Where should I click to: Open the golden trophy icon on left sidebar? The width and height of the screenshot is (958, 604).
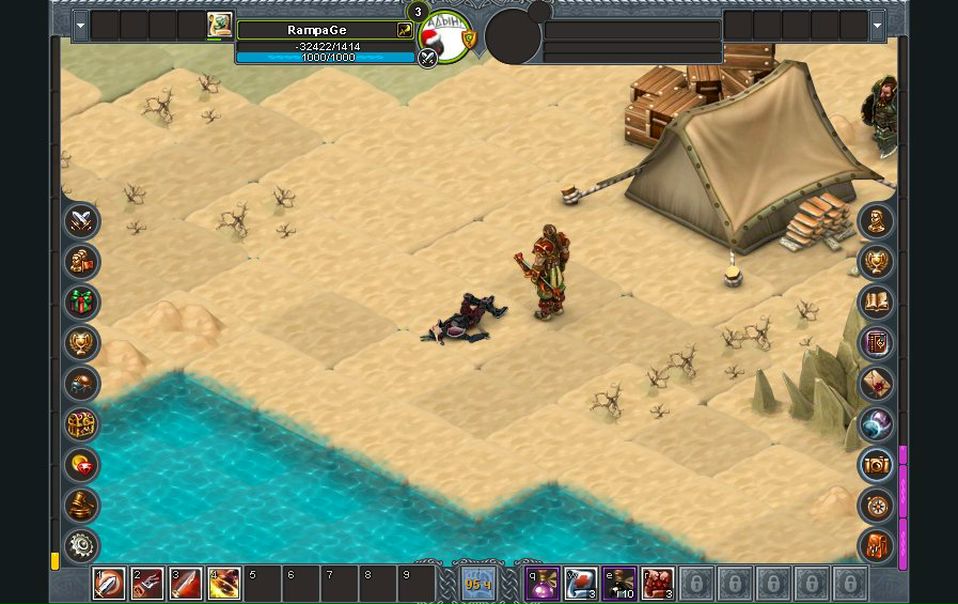pos(82,343)
